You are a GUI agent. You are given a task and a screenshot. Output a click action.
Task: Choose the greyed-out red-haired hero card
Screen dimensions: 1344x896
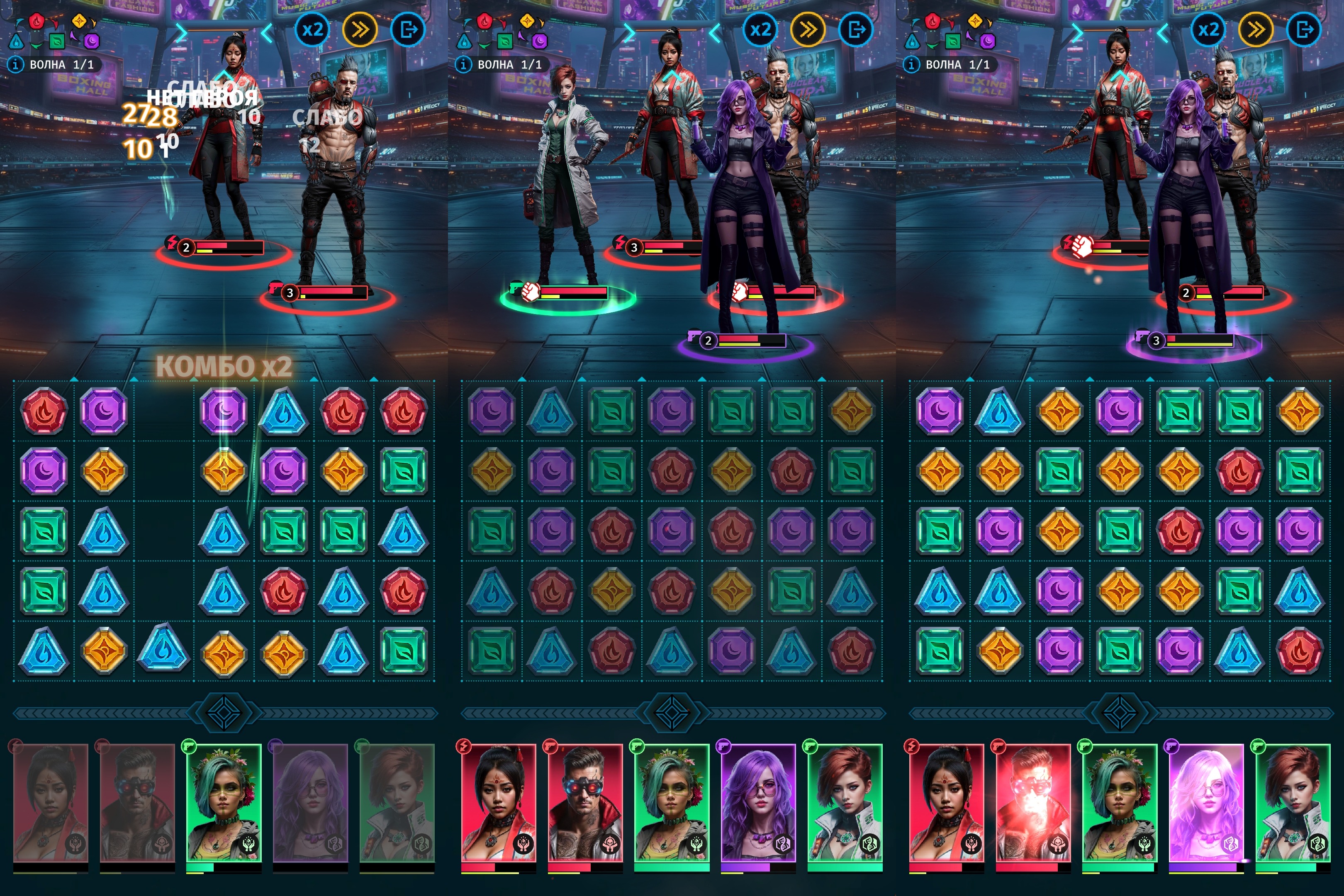click(397, 803)
